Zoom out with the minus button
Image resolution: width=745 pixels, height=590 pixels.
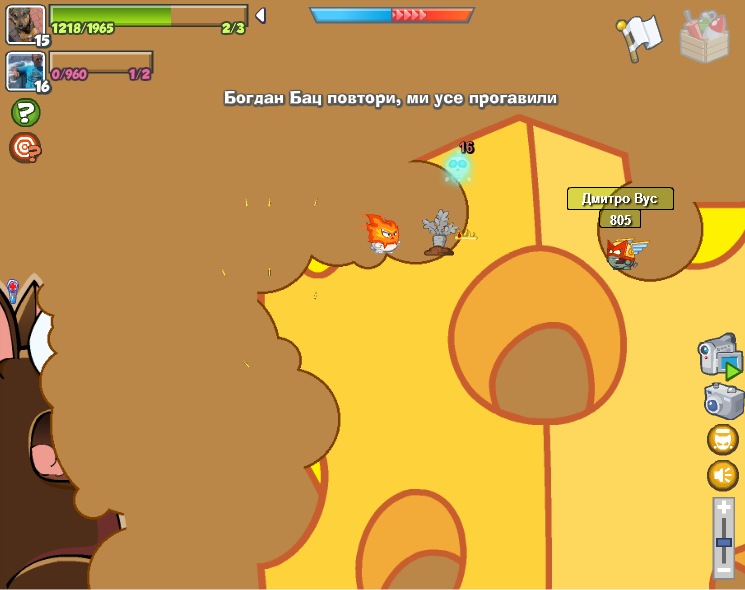724,570
